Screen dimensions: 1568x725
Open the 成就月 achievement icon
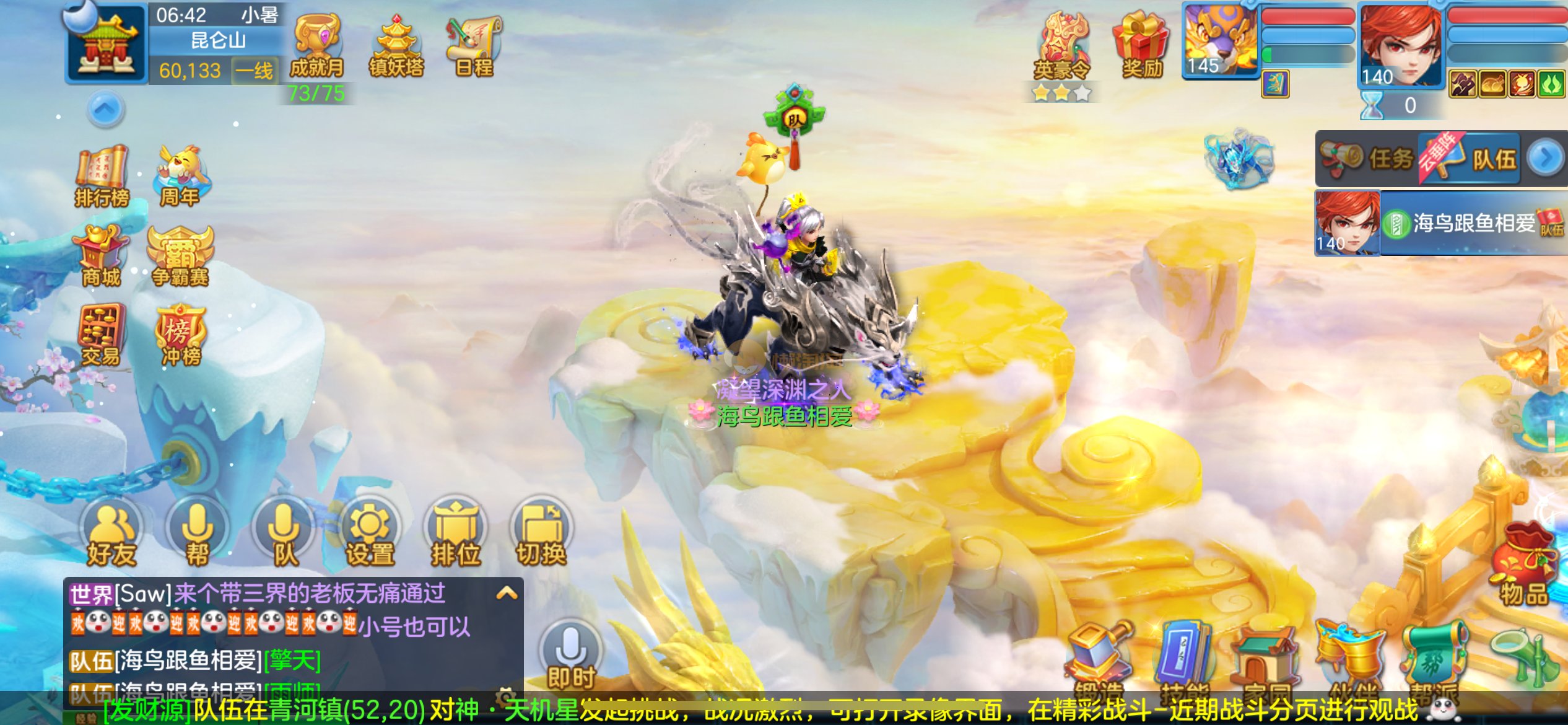point(317,45)
